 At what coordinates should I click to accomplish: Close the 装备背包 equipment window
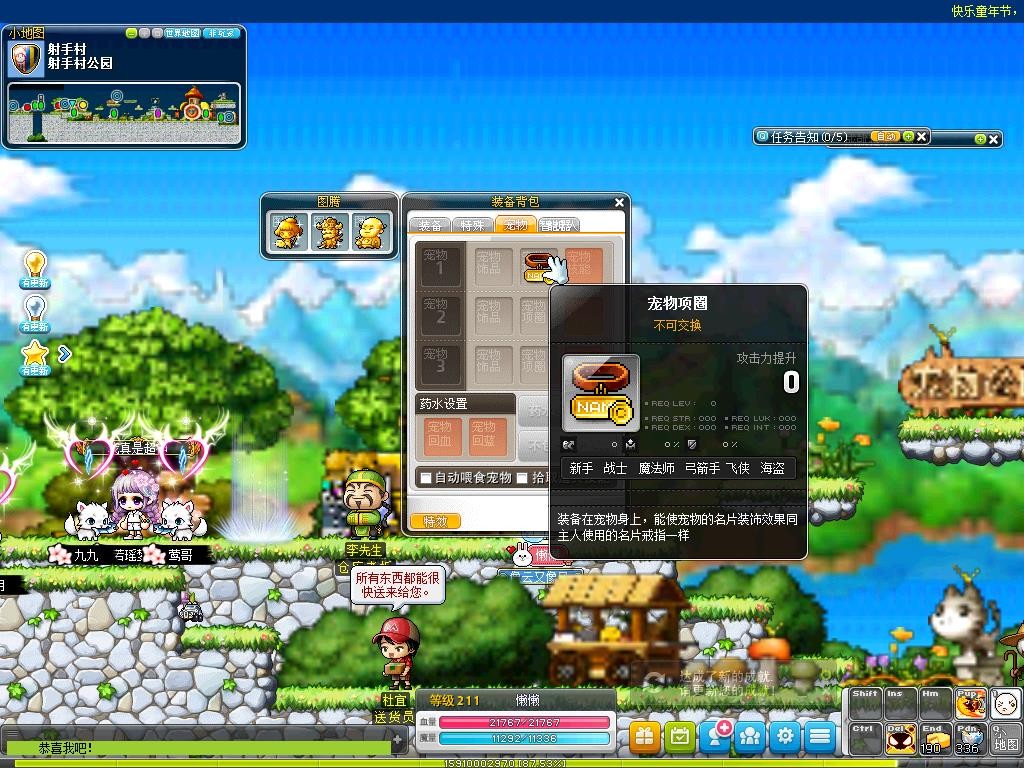tap(619, 202)
